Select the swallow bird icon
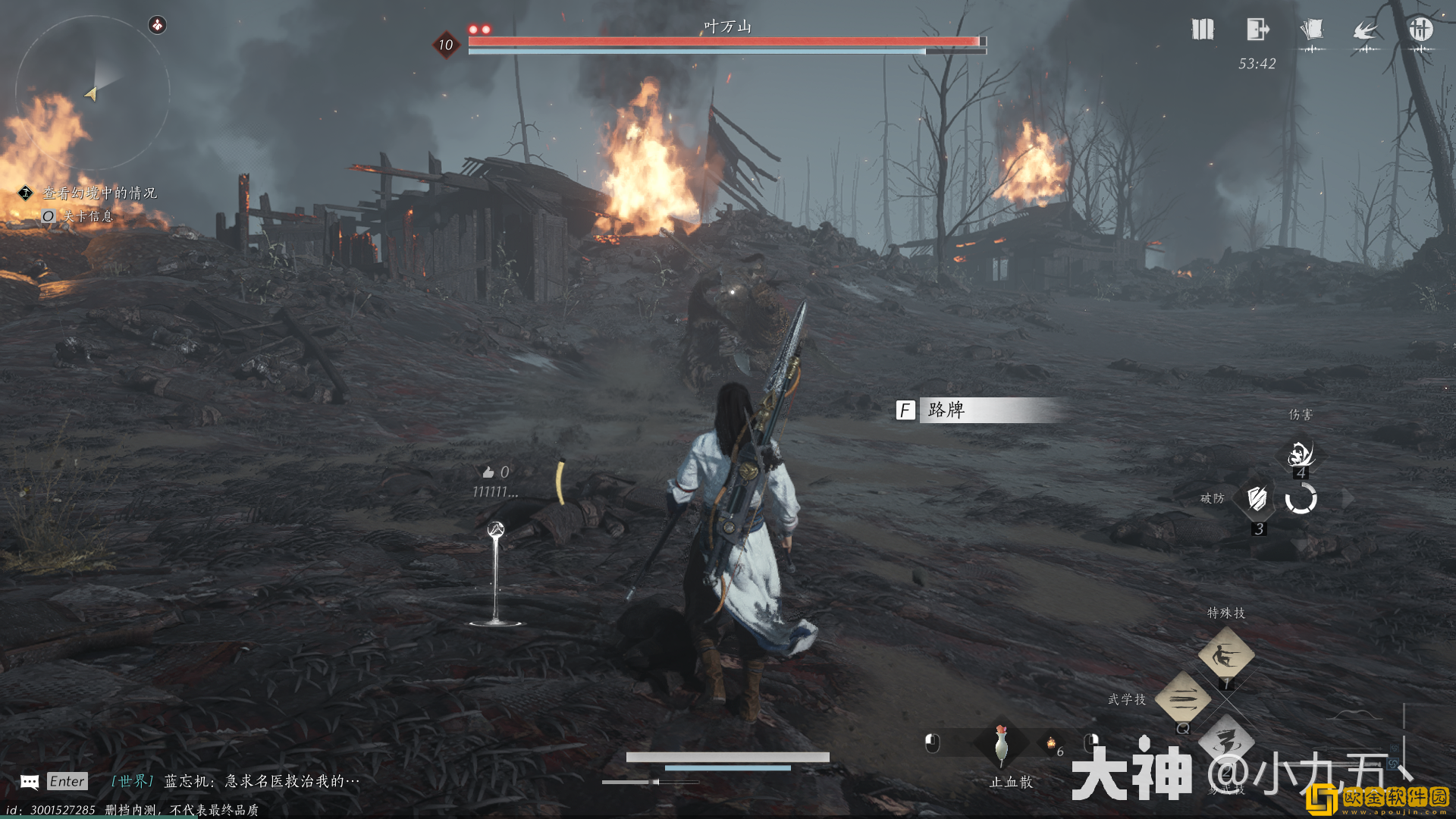 tap(1366, 30)
